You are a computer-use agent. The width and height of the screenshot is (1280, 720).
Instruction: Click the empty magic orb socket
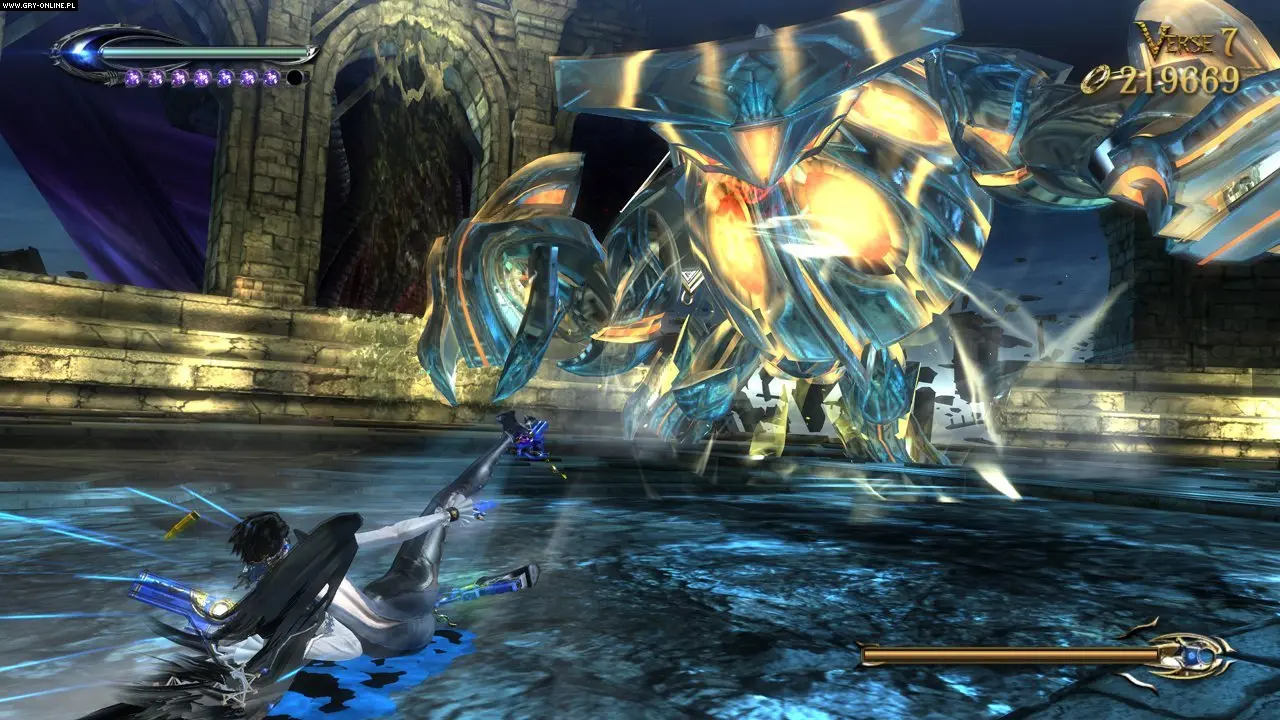coord(294,77)
